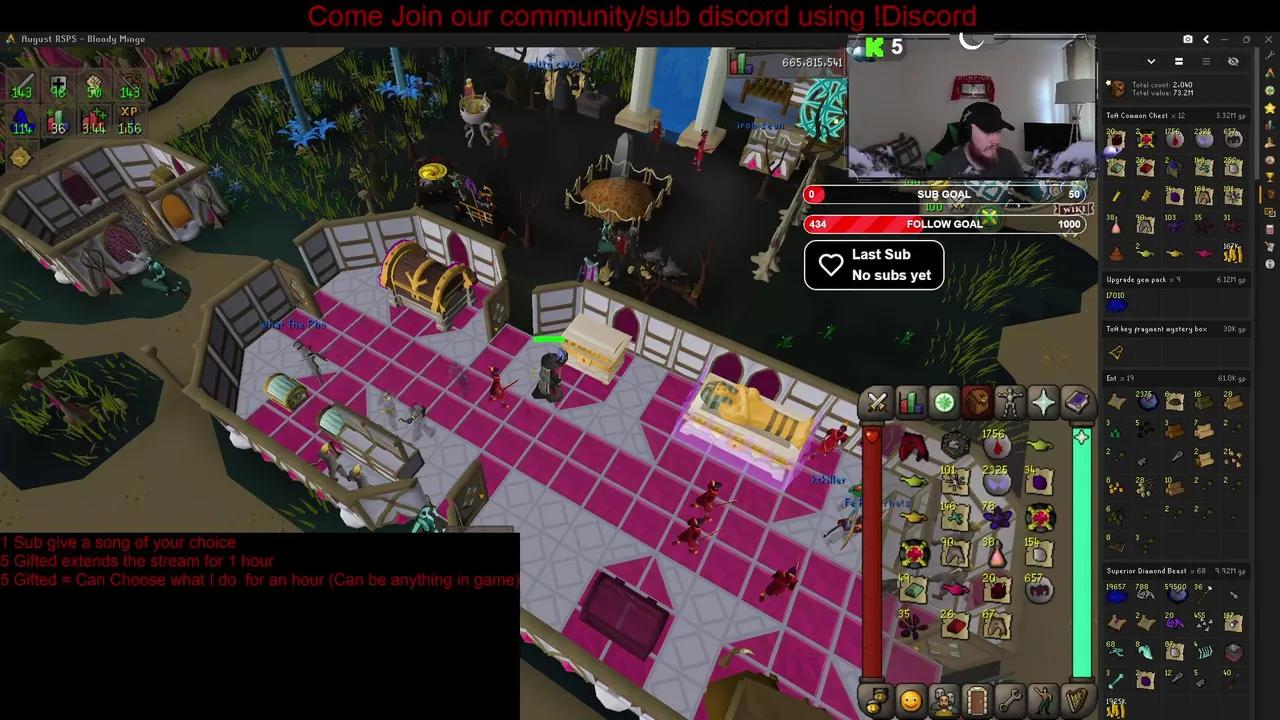Switch to the Inventory tab
Screen dimensions: 1280x720
(x=977, y=403)
